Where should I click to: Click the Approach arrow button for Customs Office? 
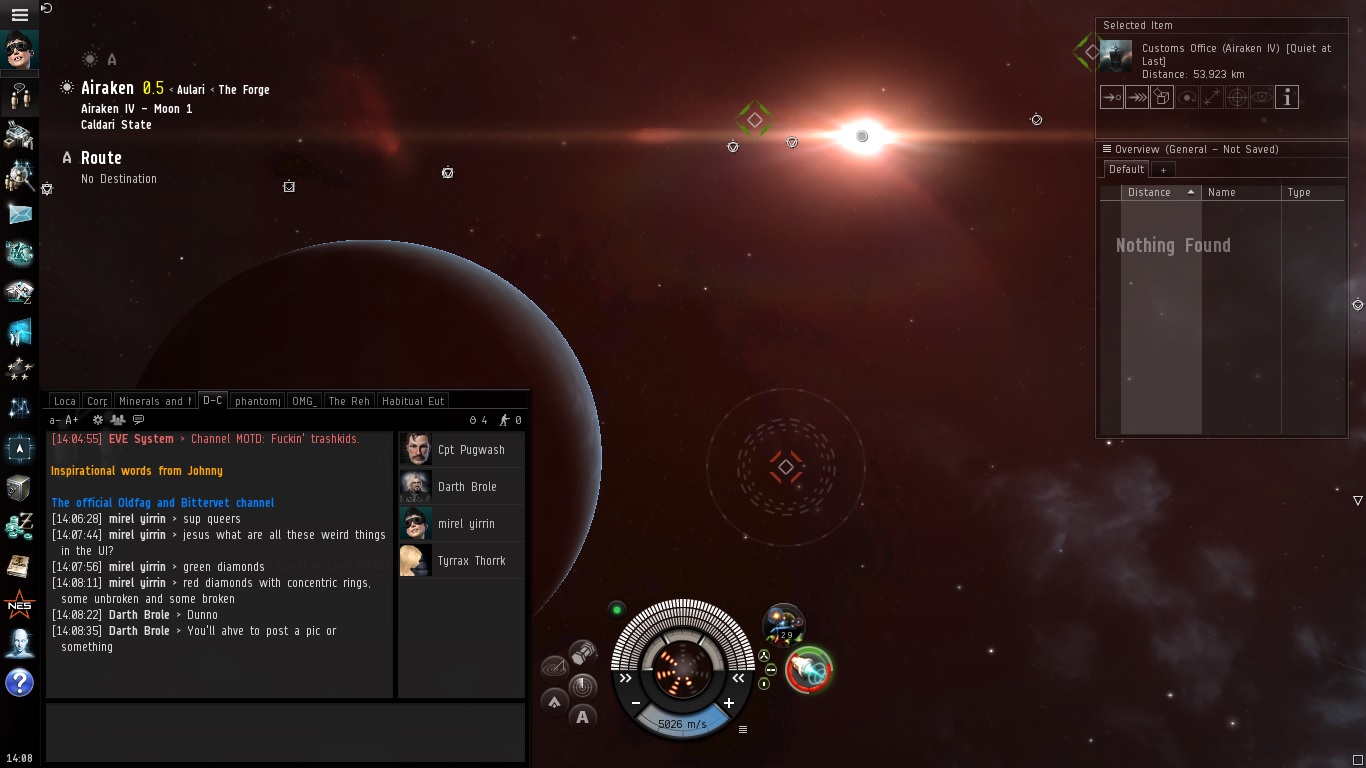(1111, 97)
